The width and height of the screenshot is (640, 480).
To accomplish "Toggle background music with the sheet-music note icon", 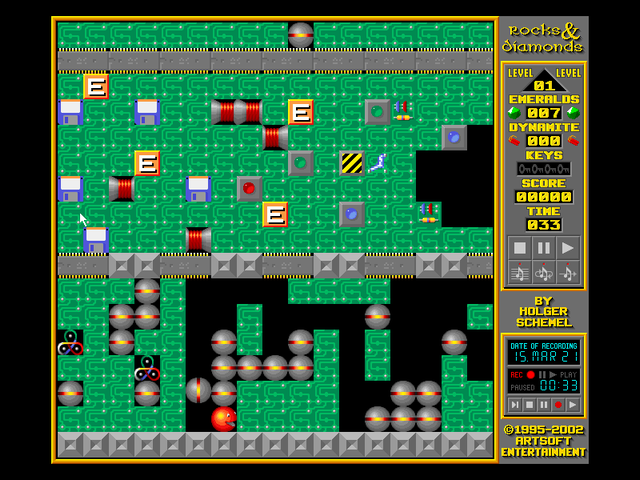I will click(x=519, y=272).
